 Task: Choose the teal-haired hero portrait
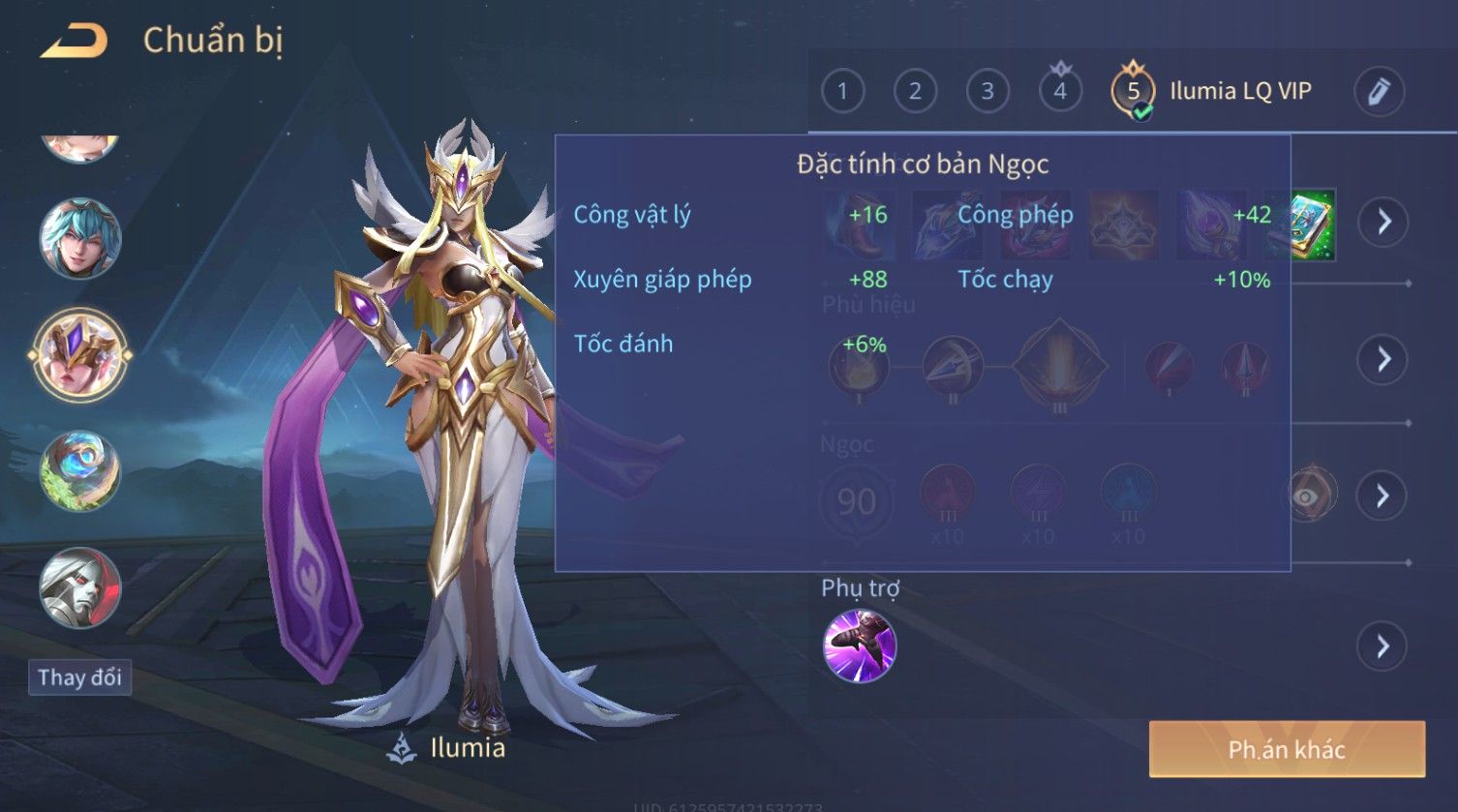pyautogui.click(x=80, y=238)
